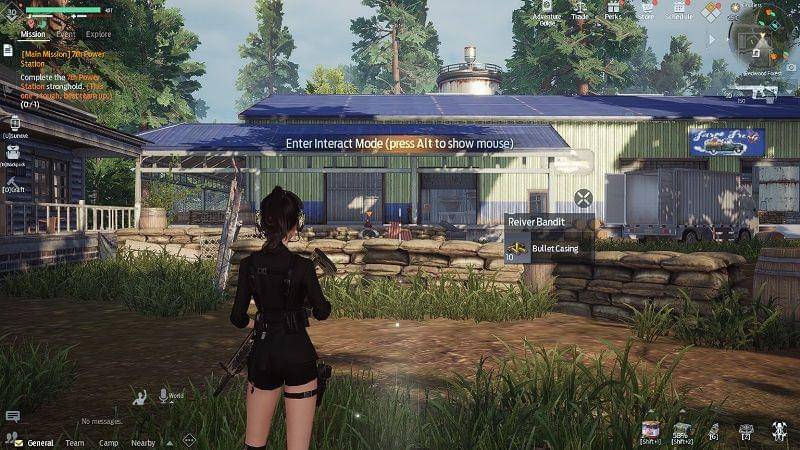Screen dimensions: 800x450
Task: Switch chat to the General channel
Action: (40, 442)
